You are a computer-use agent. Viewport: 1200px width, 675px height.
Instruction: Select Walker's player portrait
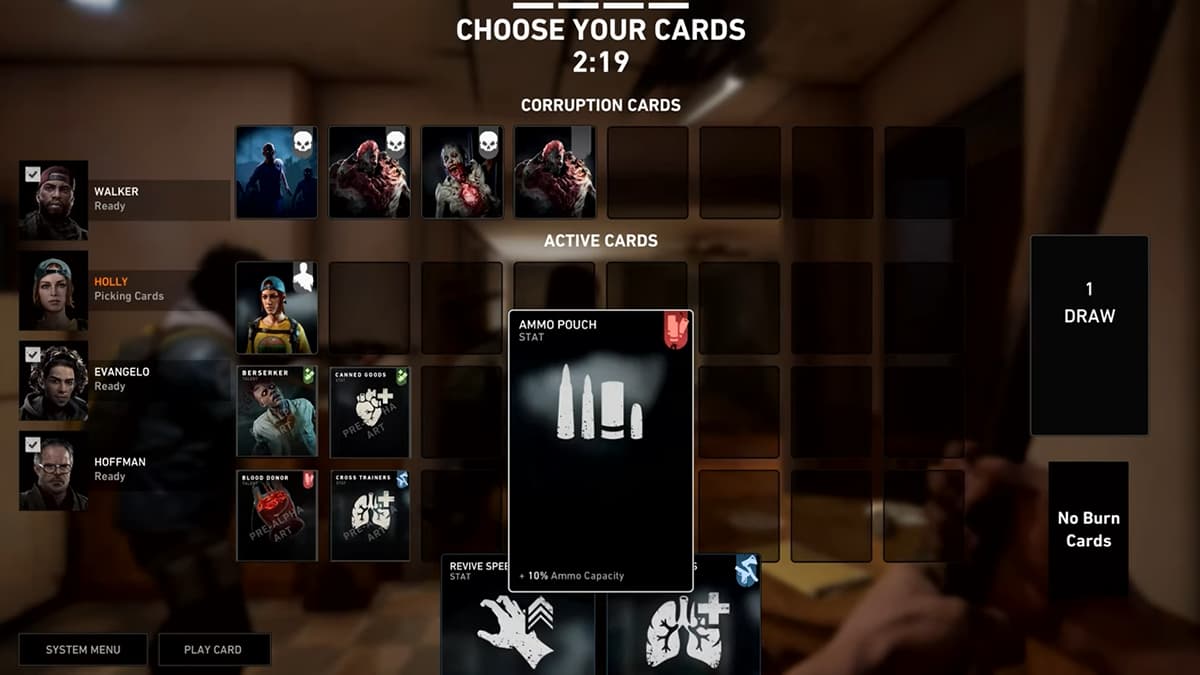tap(54, 200)
